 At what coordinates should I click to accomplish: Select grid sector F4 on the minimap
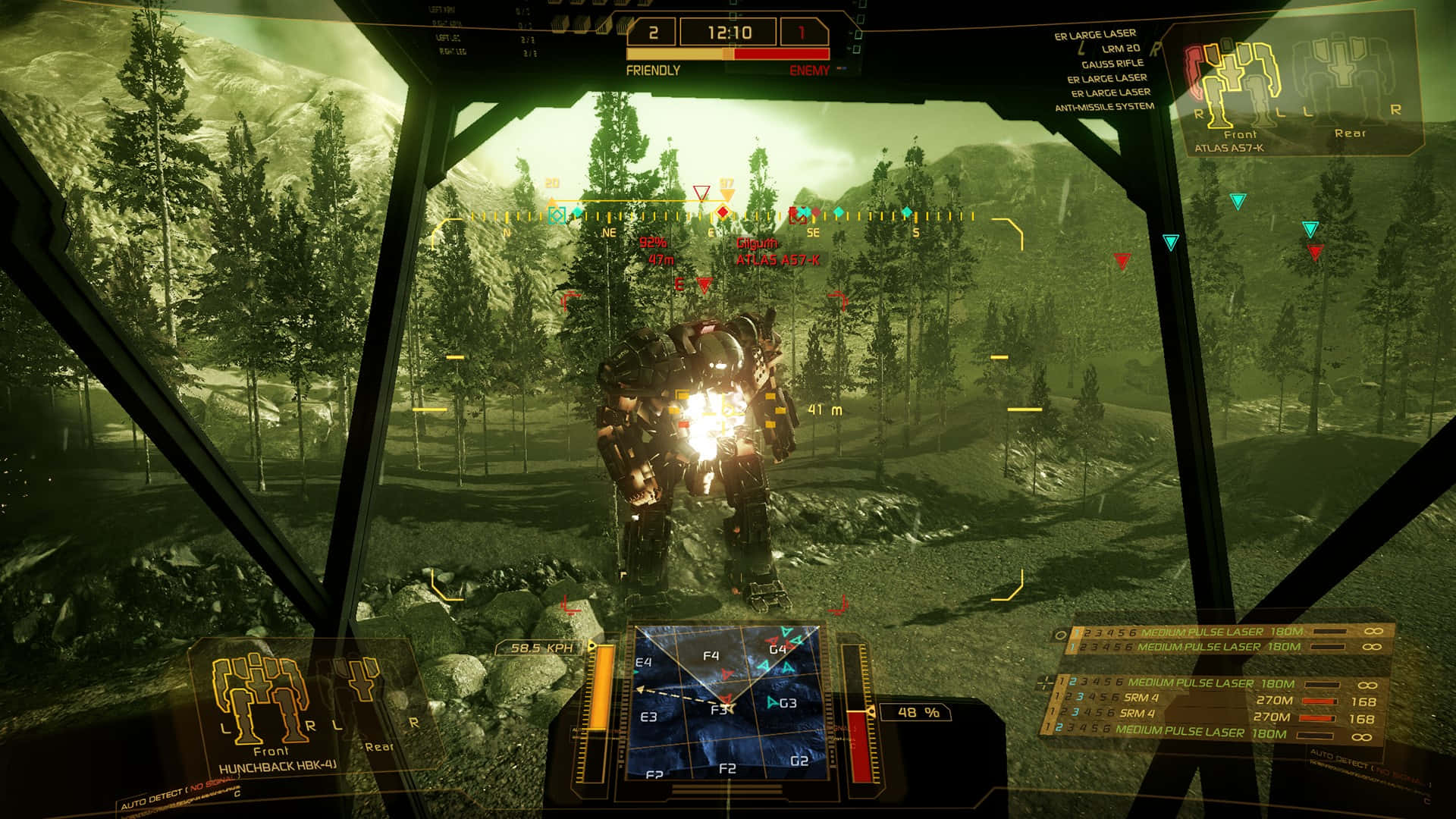coord(711,656)
